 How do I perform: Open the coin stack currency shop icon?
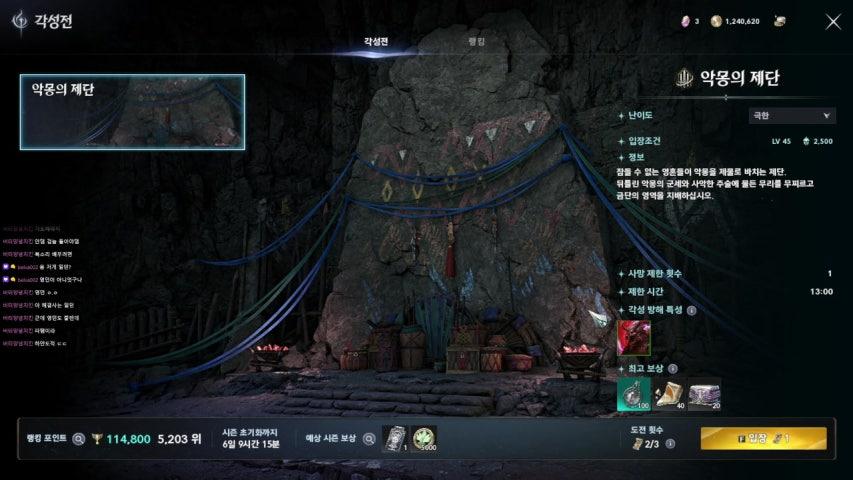779,21
